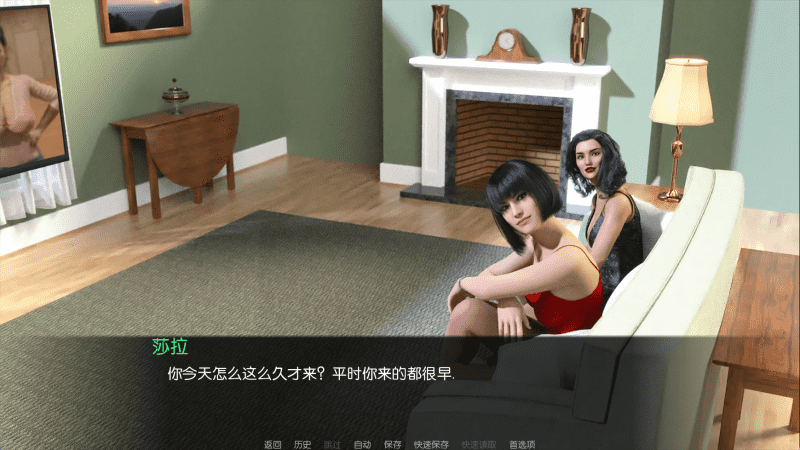
Task: Click the 返回 (Back) quick menu button
Action: pyautogui.click(x=272, y=444)
